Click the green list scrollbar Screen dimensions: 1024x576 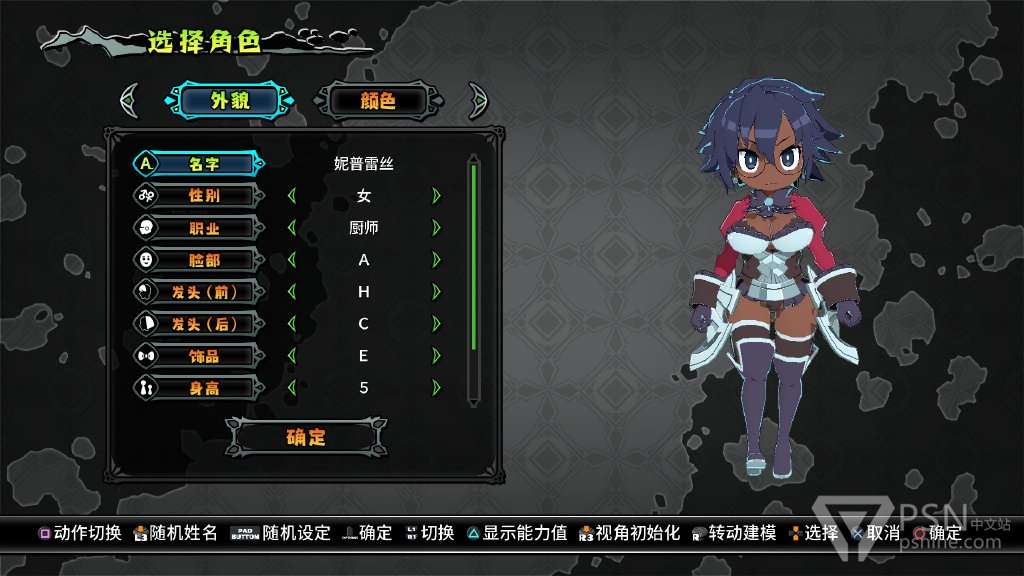[474, 257]
